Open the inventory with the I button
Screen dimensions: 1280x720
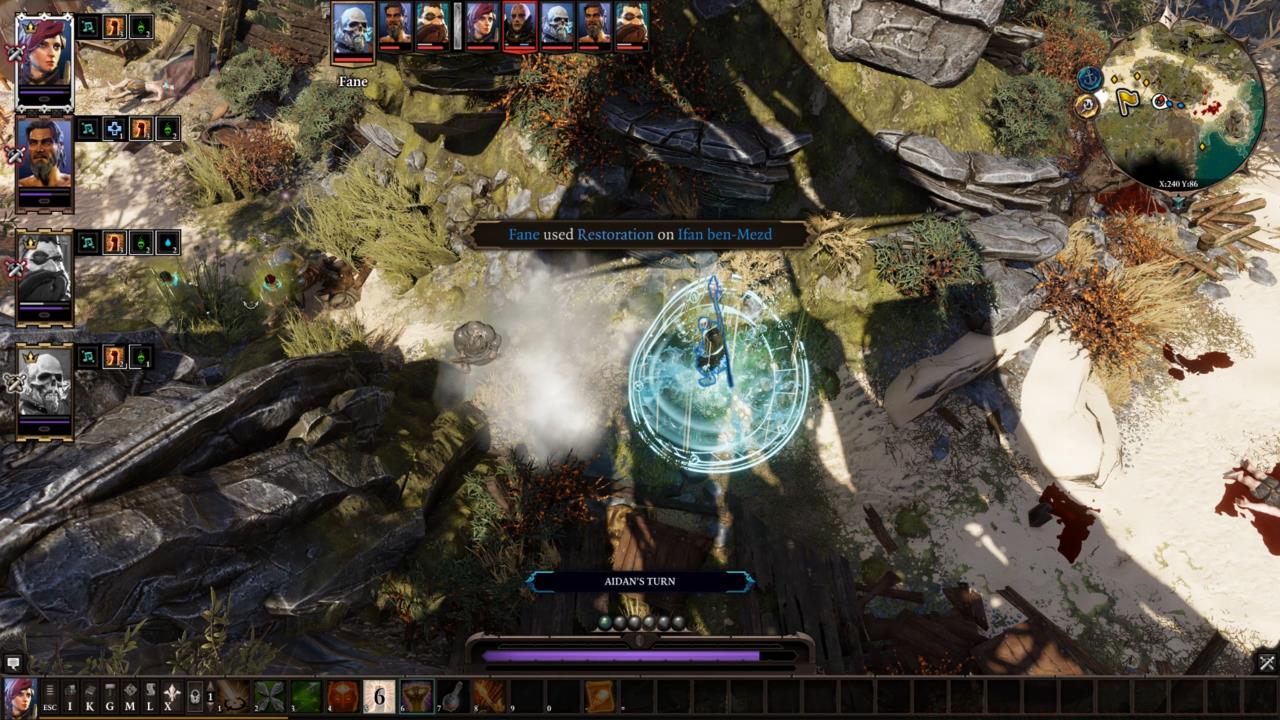[x=70, y=695]
